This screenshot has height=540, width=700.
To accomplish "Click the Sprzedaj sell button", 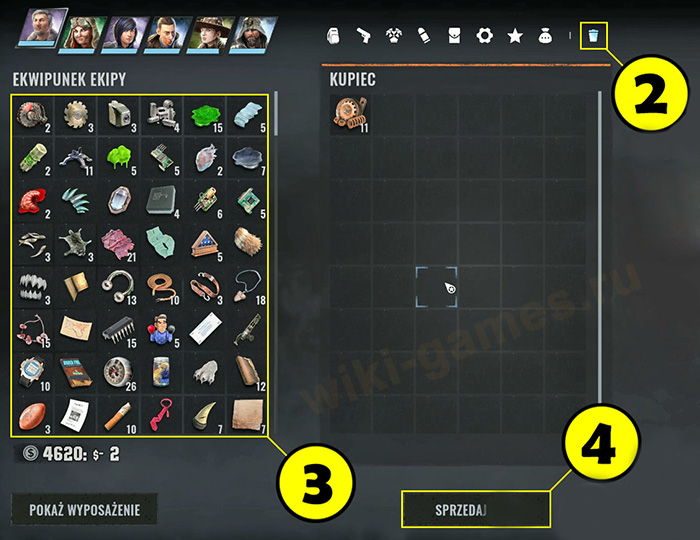I will 475,509.
